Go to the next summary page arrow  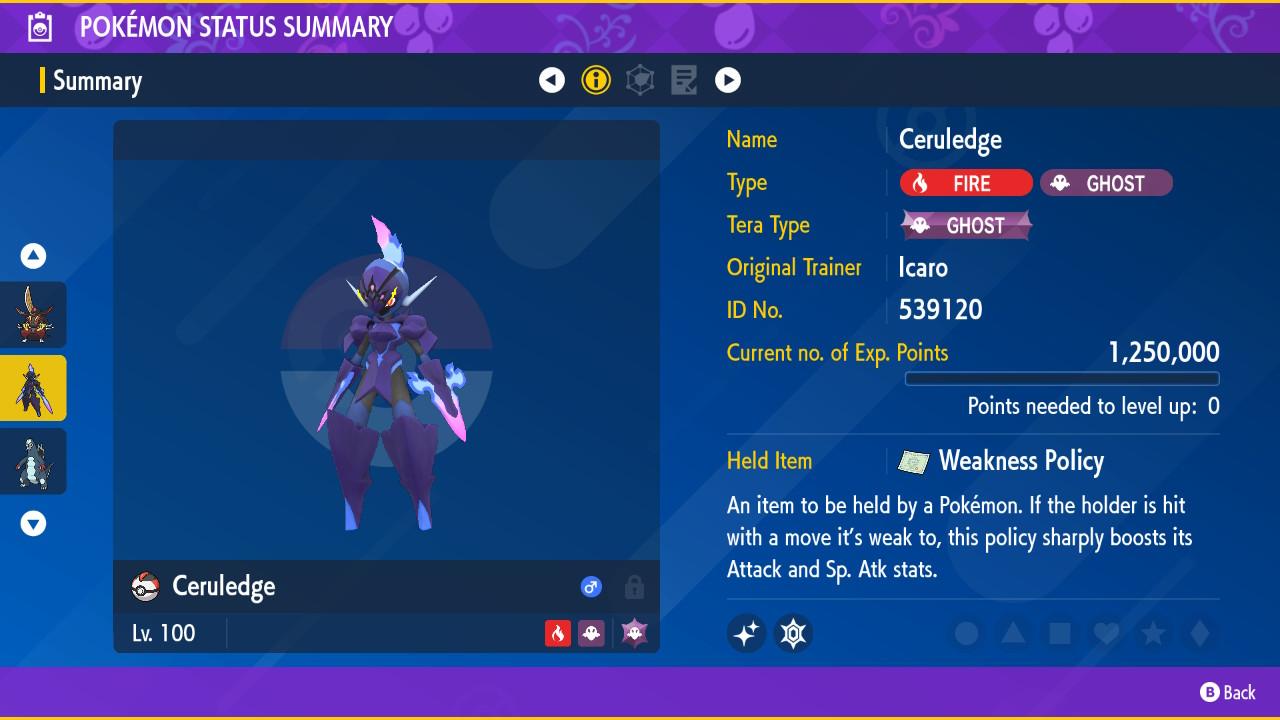tap(728, 80)
